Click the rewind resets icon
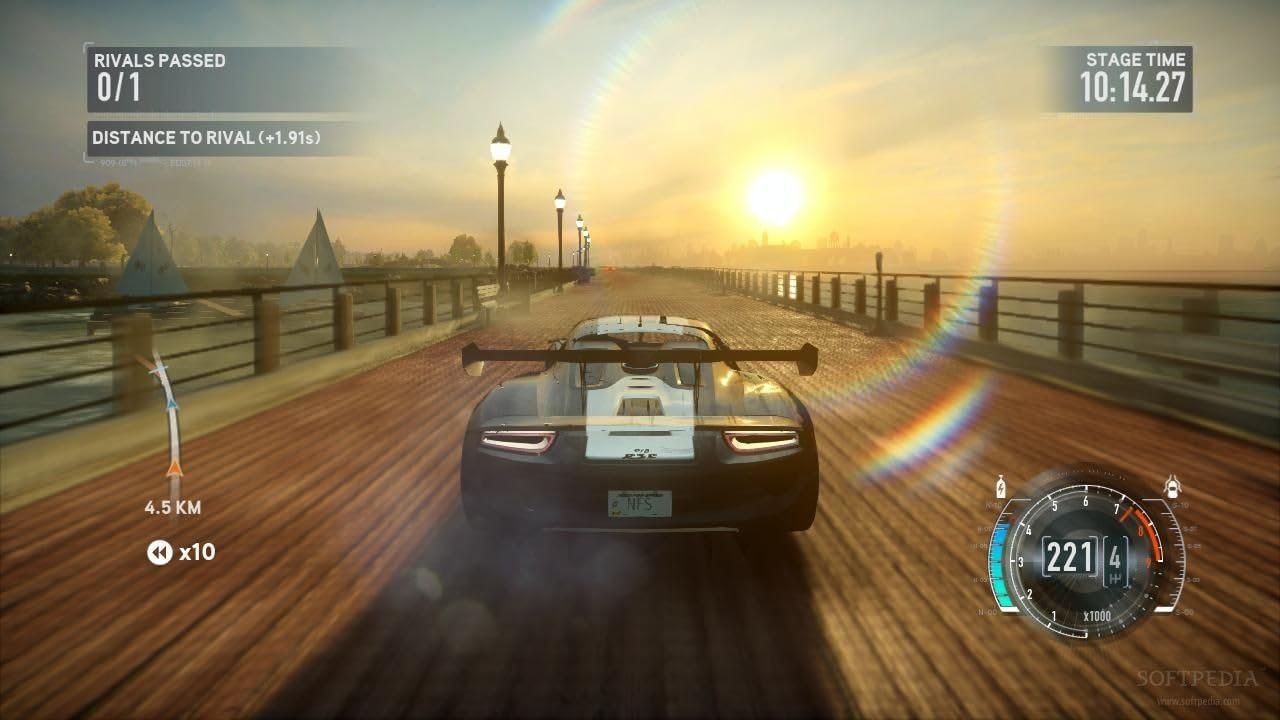 [160, 552]
